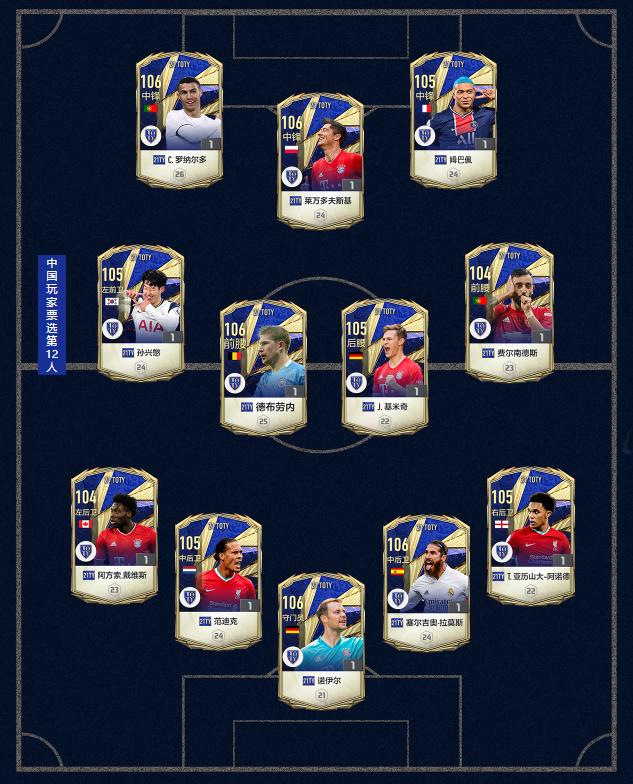Choose the 莱万多夫斯基 striker card
Viewport: 633px width, 784px height.
click(x=320, y=161)
